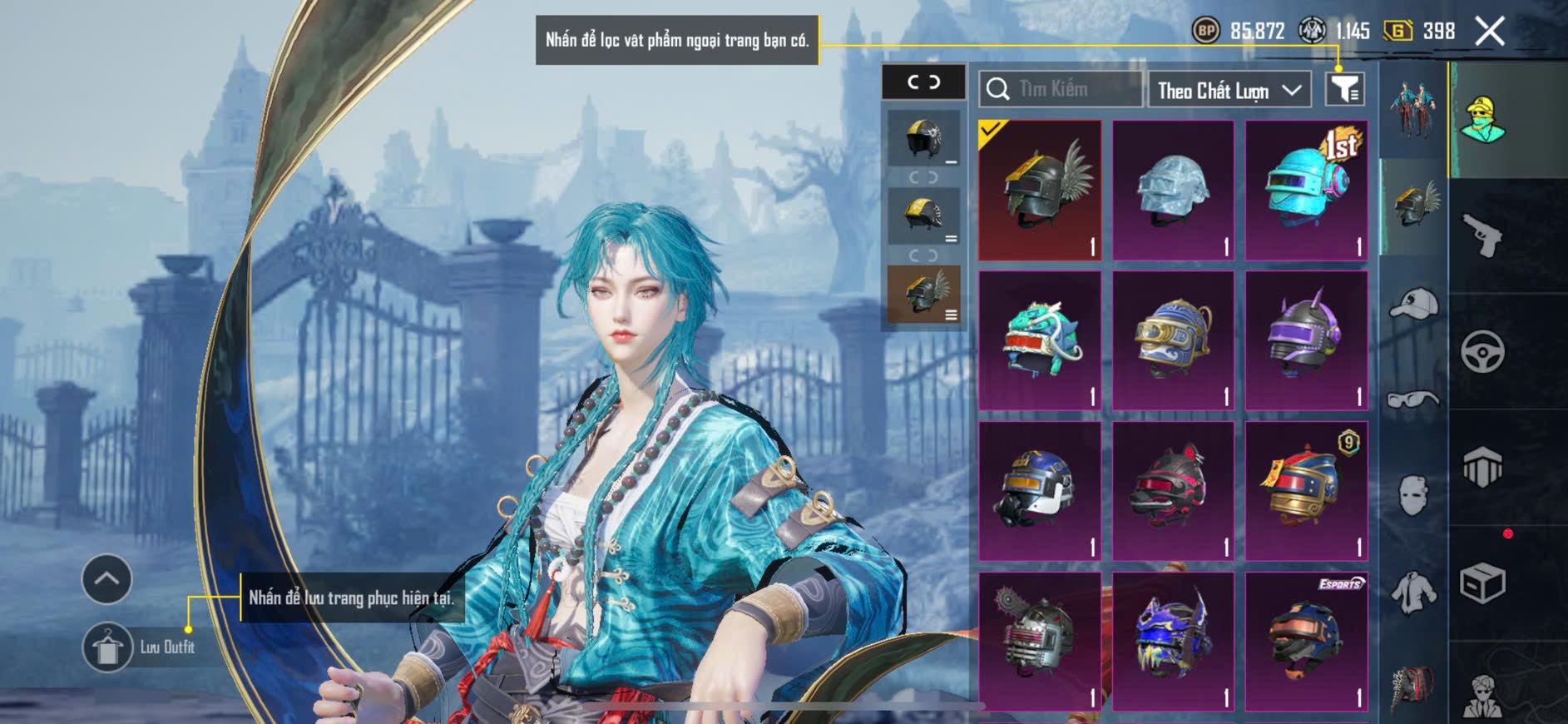Save the current outfit with Lưu Outfit
The width and height of the screenshot is (1568, 724).
(x=108, y=647)
